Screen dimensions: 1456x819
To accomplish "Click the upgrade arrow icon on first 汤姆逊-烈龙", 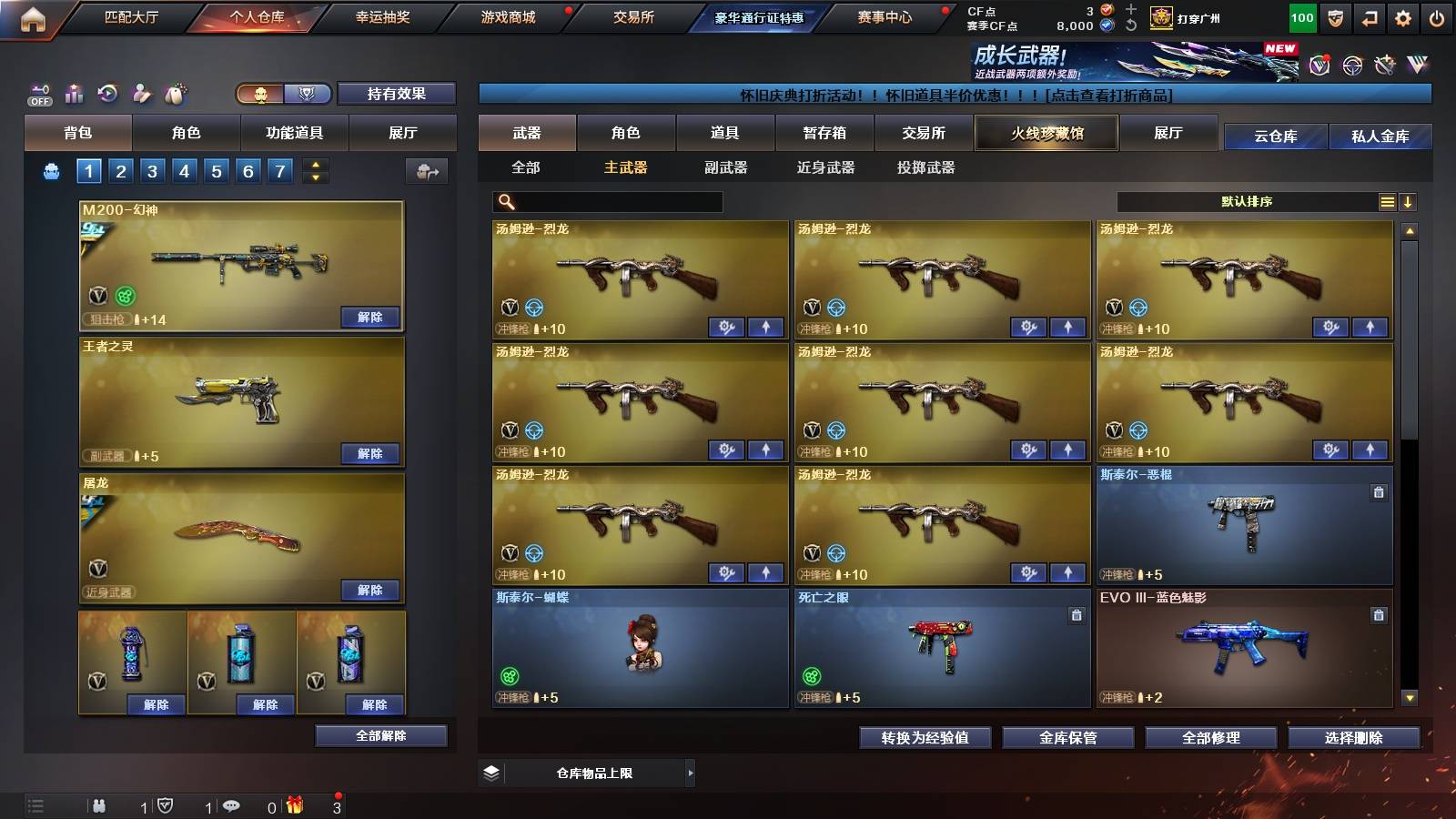I will click(763, 325).
